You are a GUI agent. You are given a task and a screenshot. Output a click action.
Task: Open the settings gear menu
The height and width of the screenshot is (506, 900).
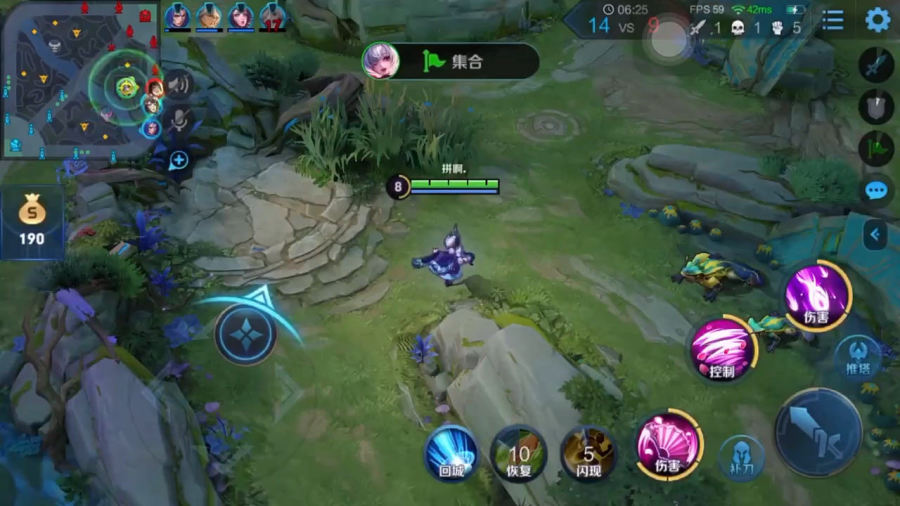click(877, 20)
